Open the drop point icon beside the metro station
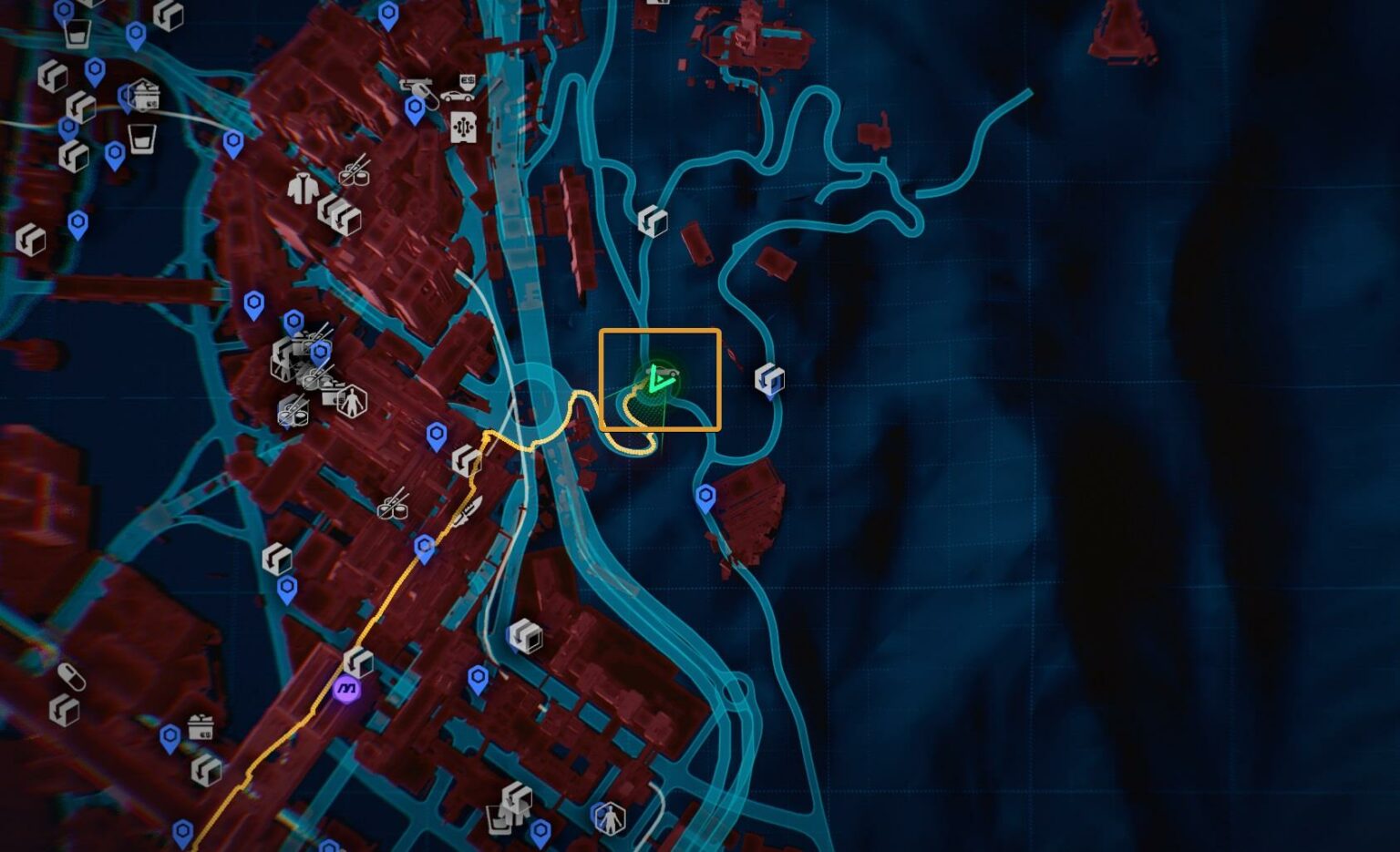 pos(357,662)
